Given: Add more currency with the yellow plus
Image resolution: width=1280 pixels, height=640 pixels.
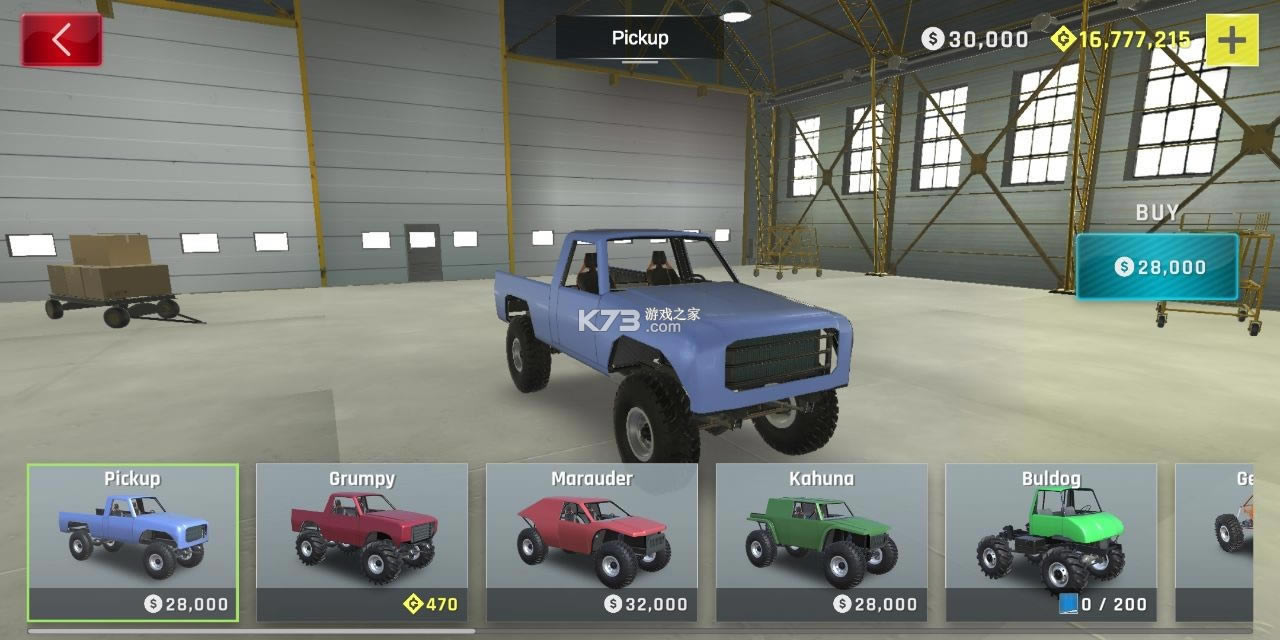Looking at the screenshot, I should tap(1232, 40).
